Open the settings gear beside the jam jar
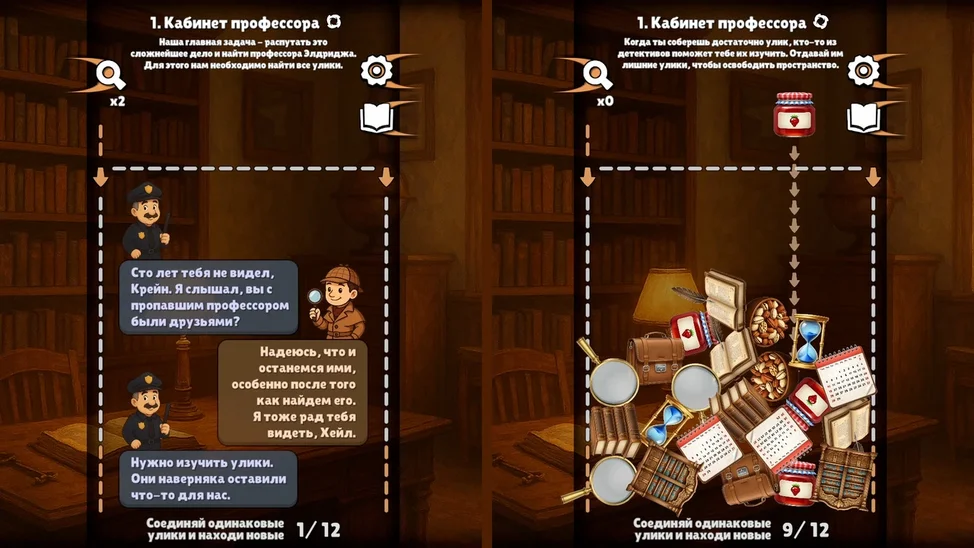974x548 pixels. (863, 71)
